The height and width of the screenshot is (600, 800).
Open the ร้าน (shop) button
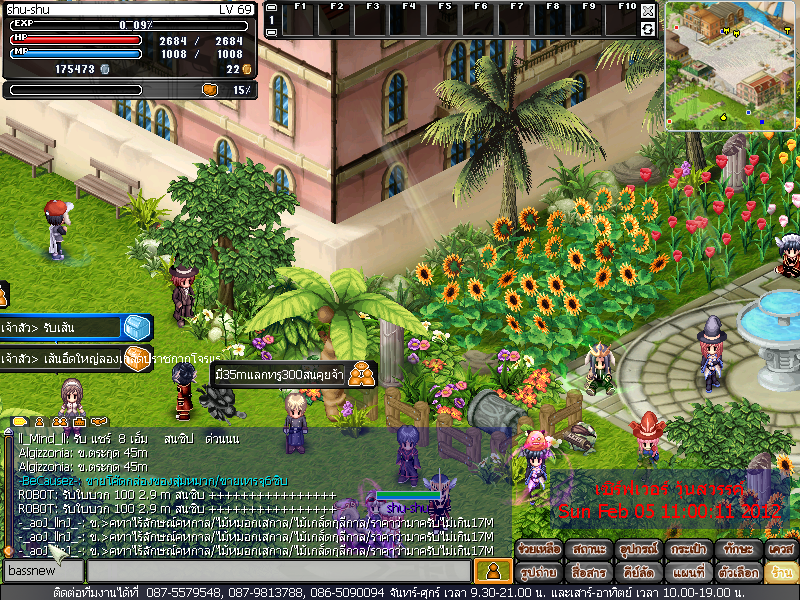[780, 573]
